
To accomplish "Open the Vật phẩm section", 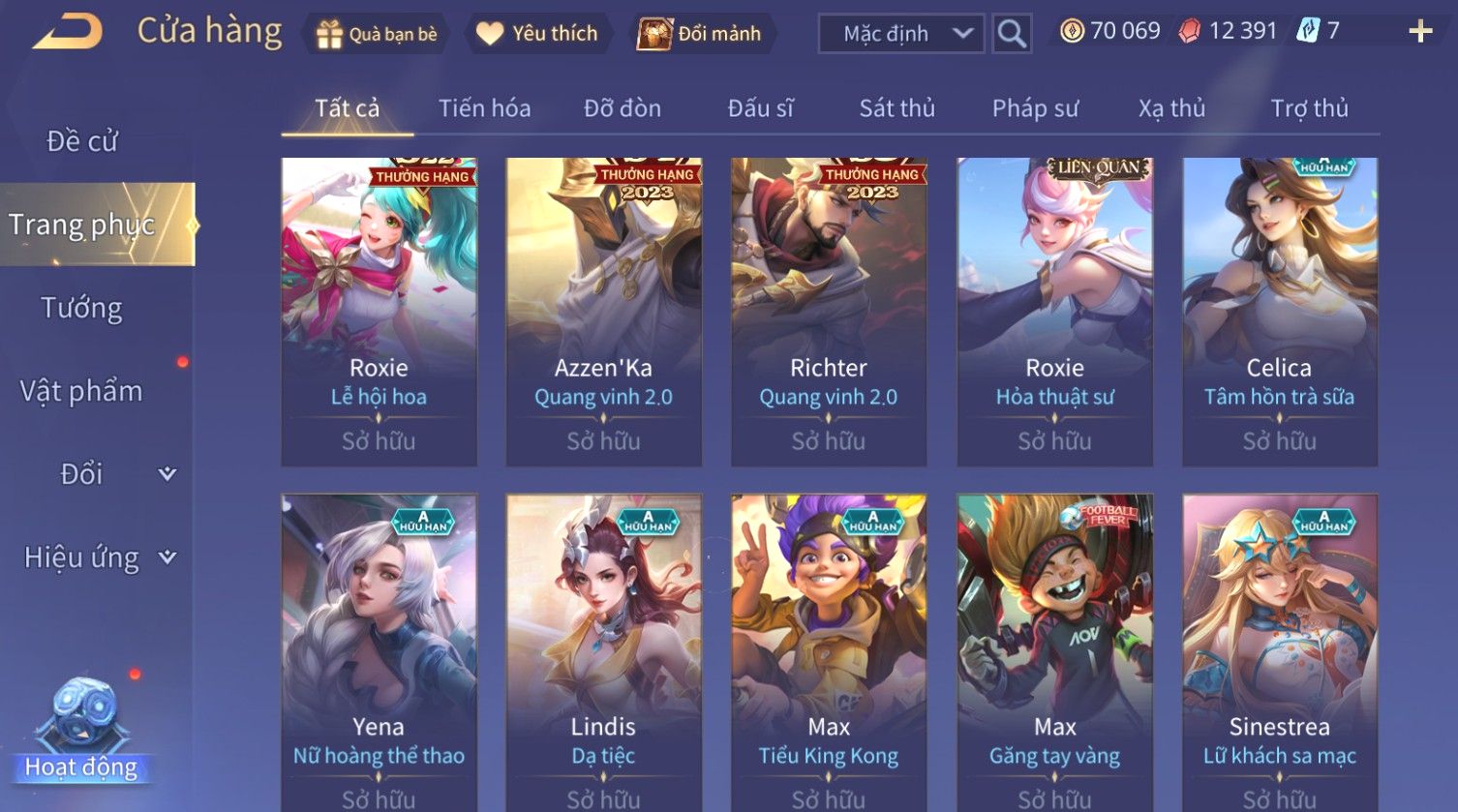I will pos(82,391).
